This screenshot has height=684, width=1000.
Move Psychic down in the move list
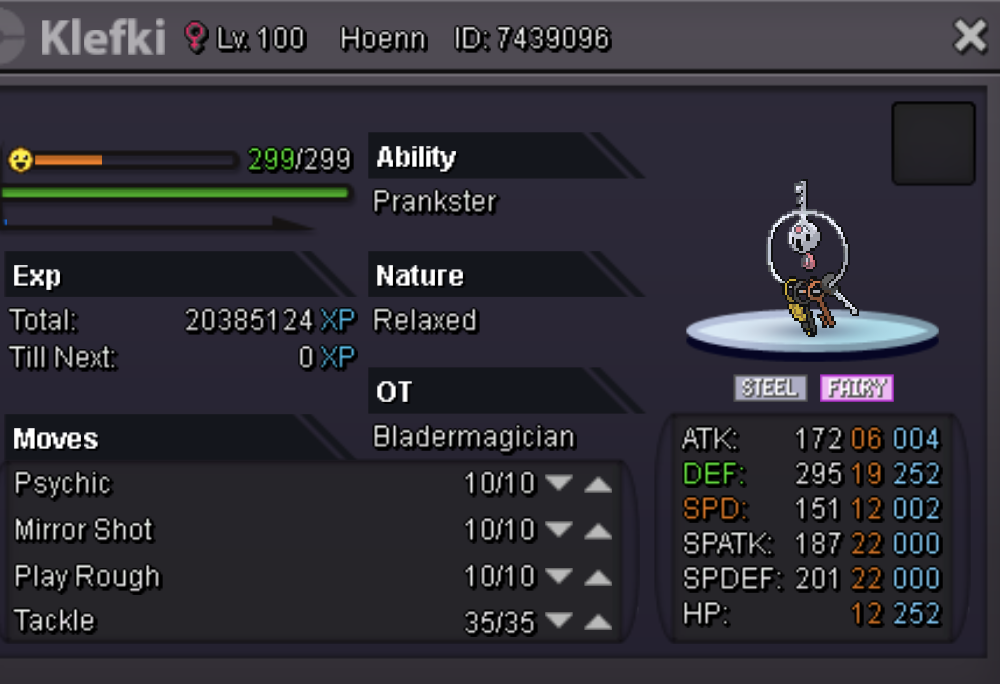click(559, 484)
